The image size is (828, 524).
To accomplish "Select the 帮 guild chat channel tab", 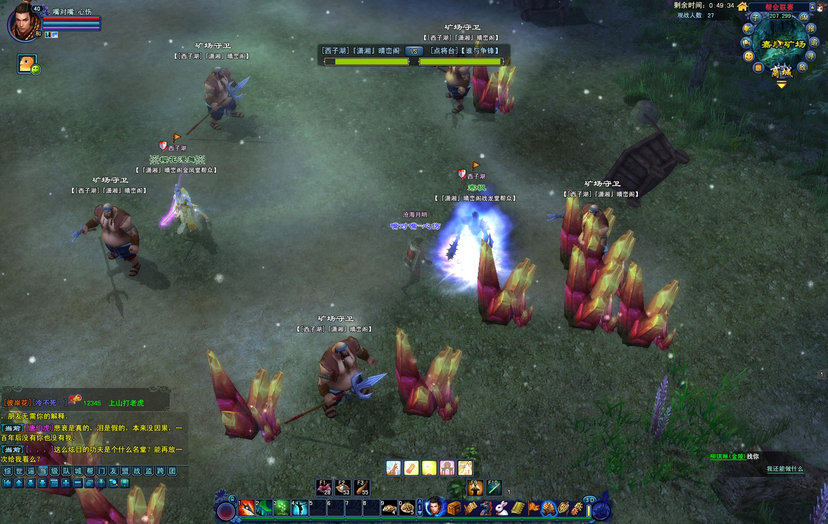I will (91, 470).
